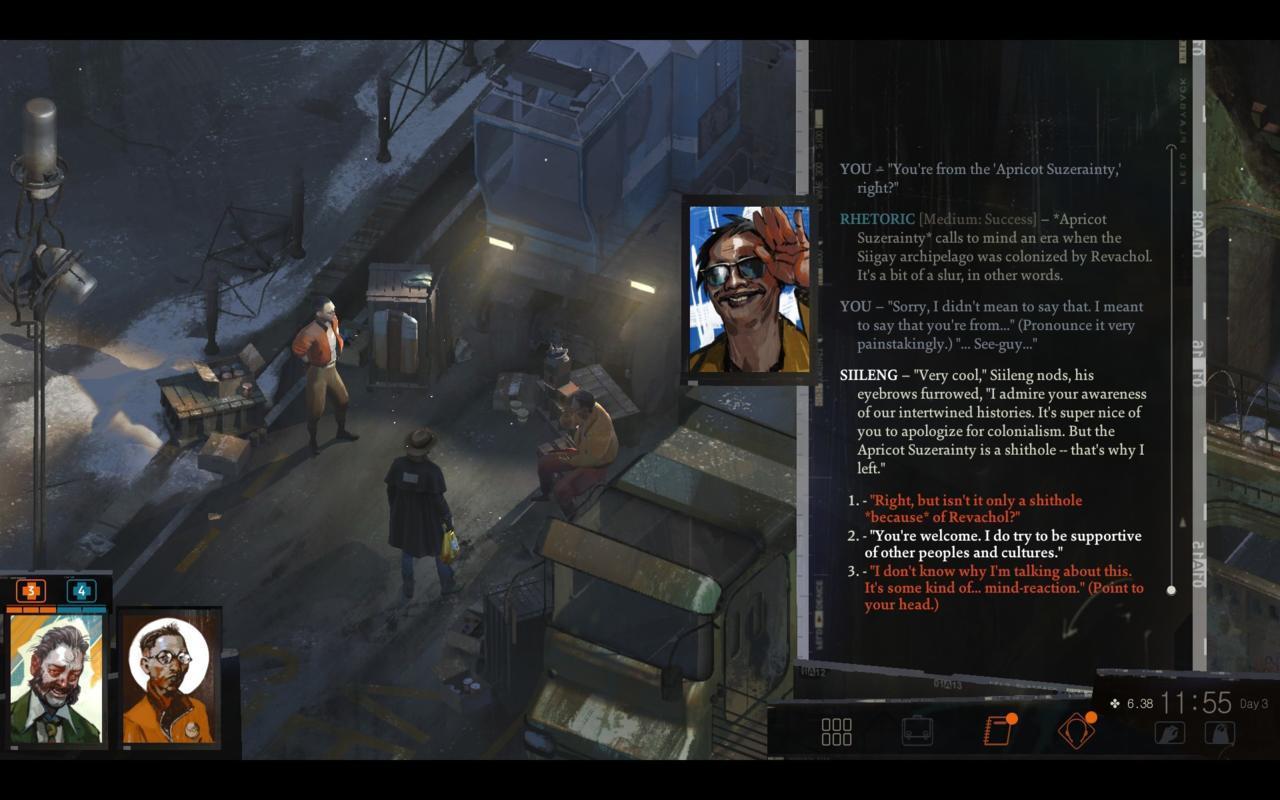Click Siileng's portrait in the dialogue
Image resolution: width=1280 pixels, height=800 pixels.
(749, 289)
